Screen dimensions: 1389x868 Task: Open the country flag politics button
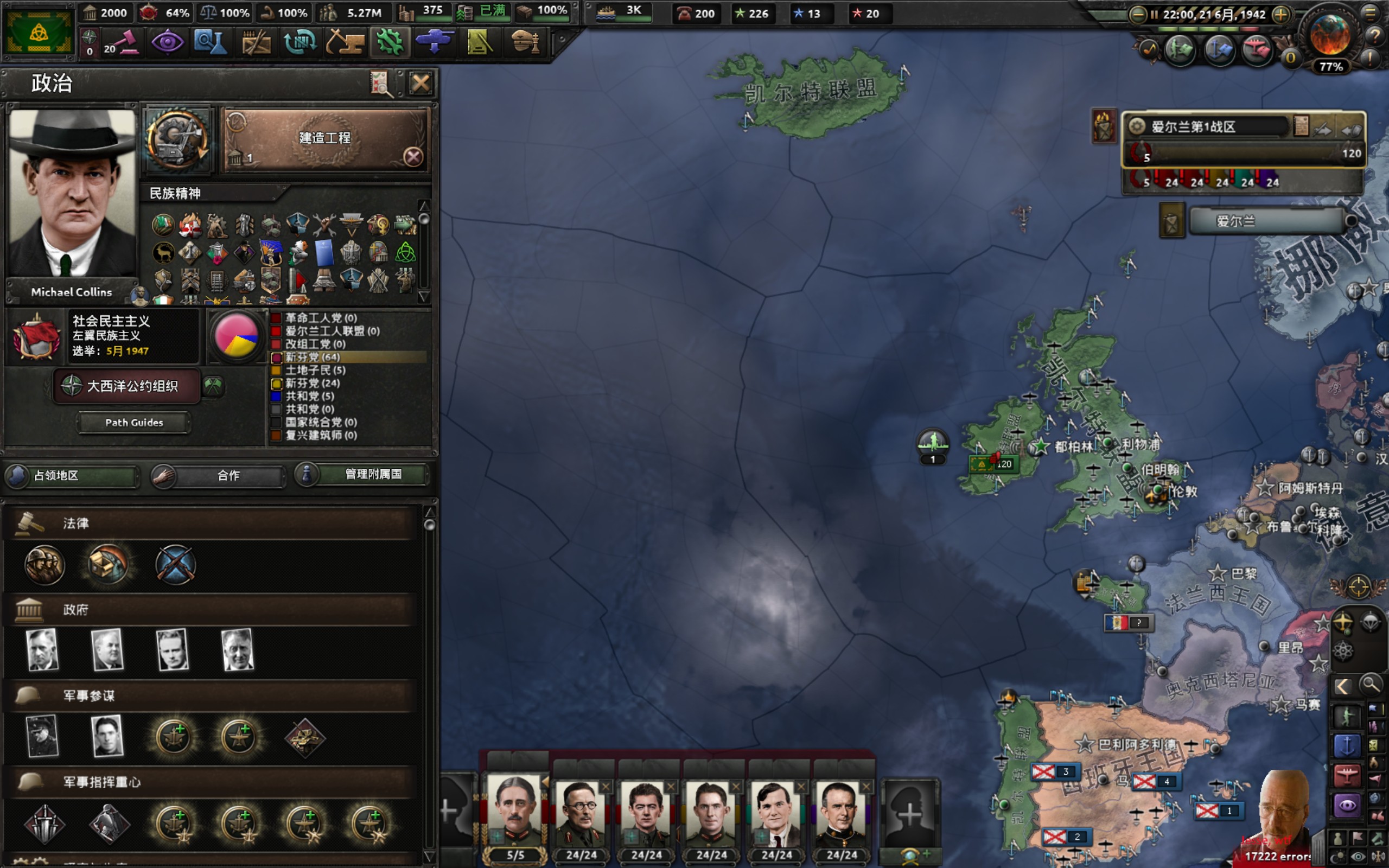39,32
